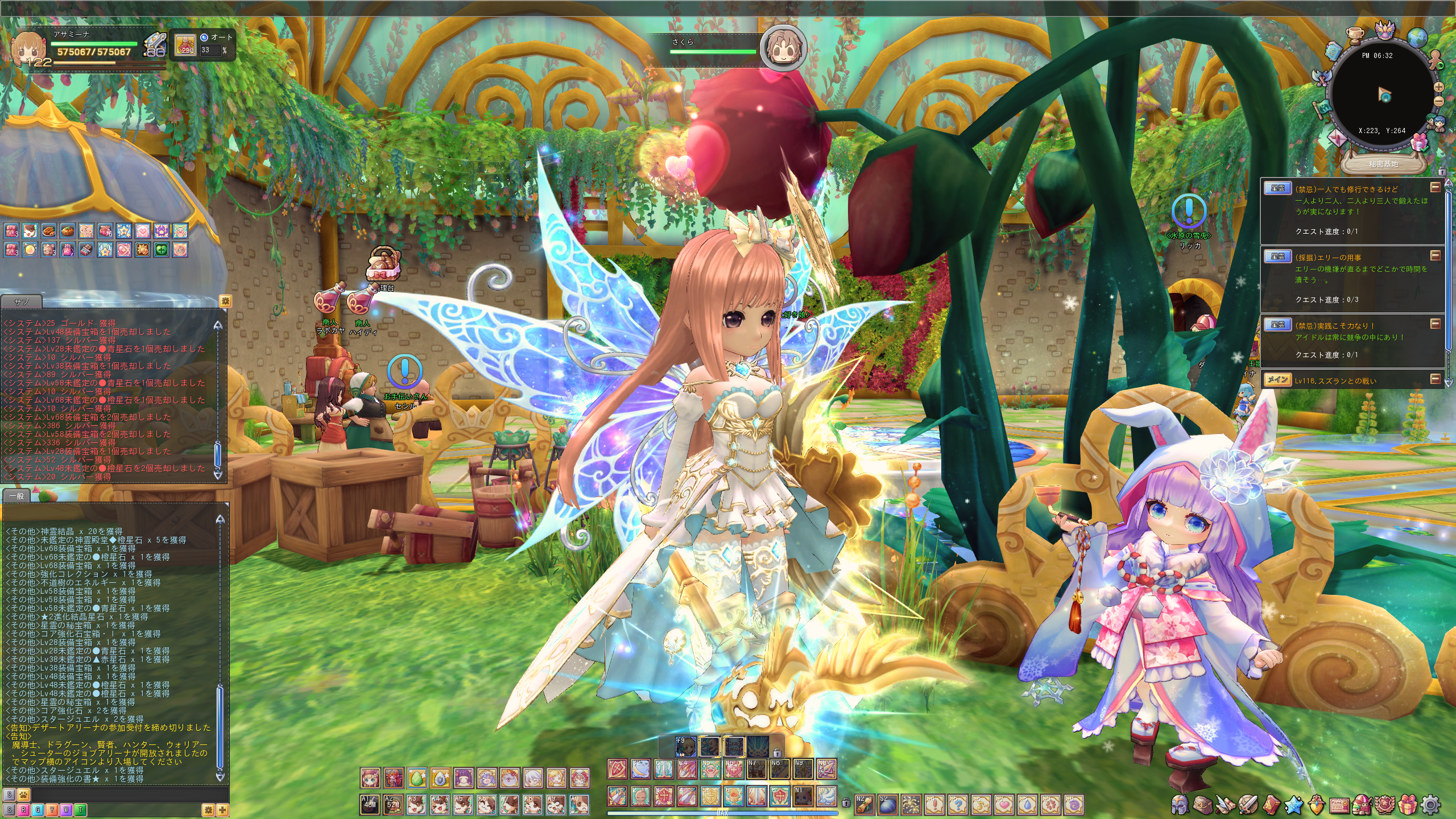The width and height of the screenshot is (1456, 819).
Task: Click the minimap zoom-out minus button
Action: coord(1439,101)
